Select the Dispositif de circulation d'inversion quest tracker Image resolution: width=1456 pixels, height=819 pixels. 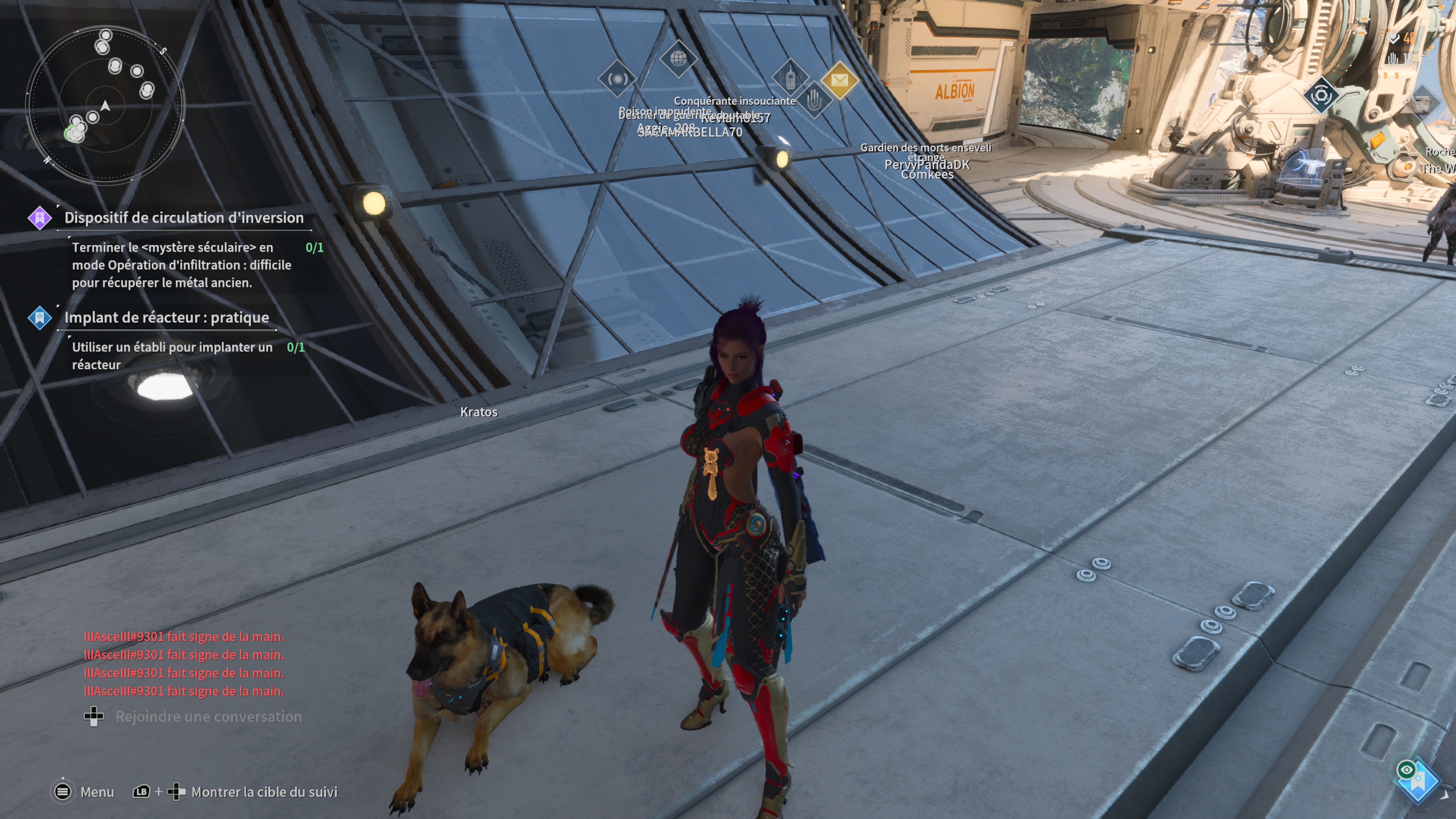184,218
